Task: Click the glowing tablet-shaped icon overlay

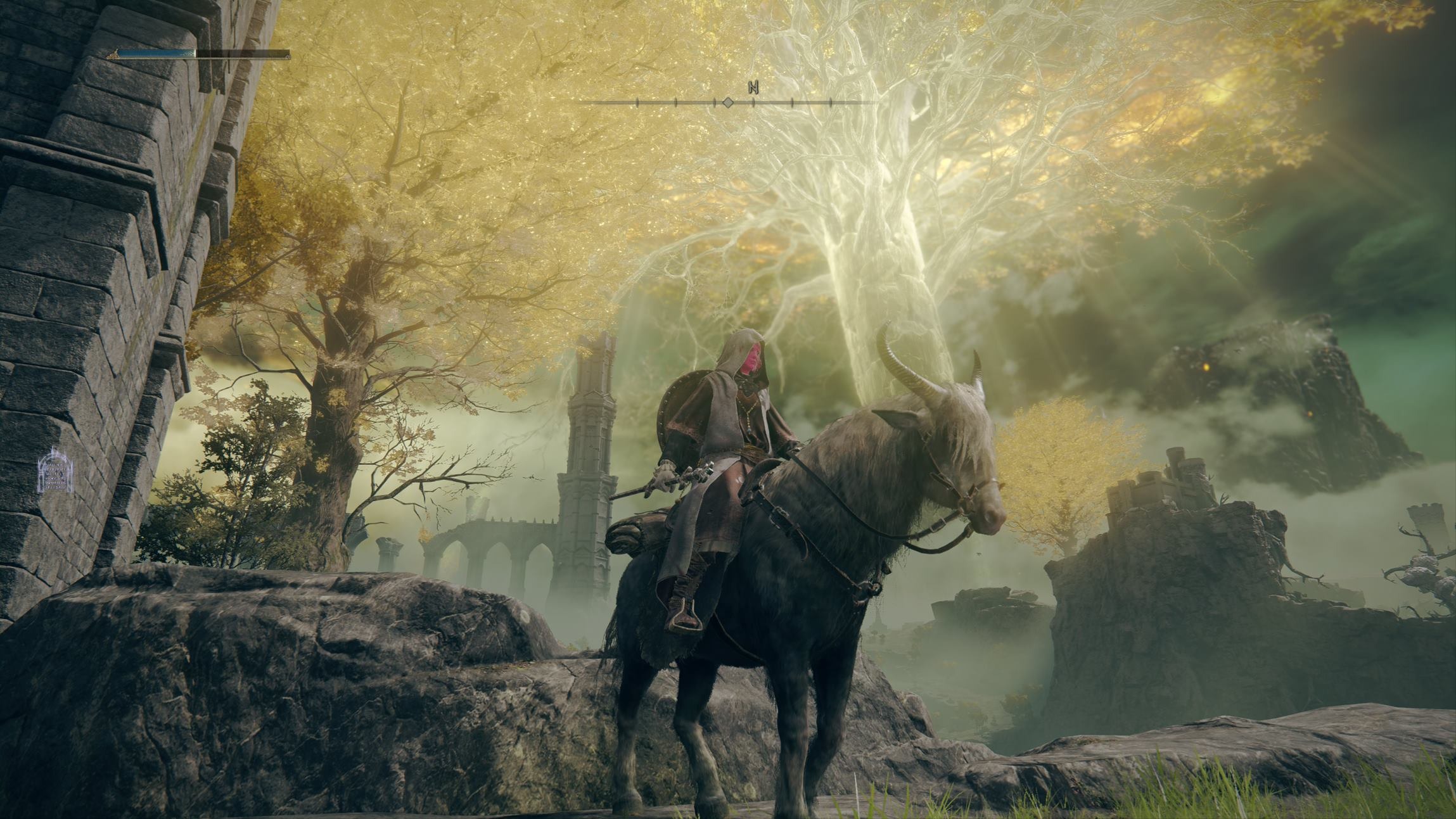Action: tap(56, 471)
